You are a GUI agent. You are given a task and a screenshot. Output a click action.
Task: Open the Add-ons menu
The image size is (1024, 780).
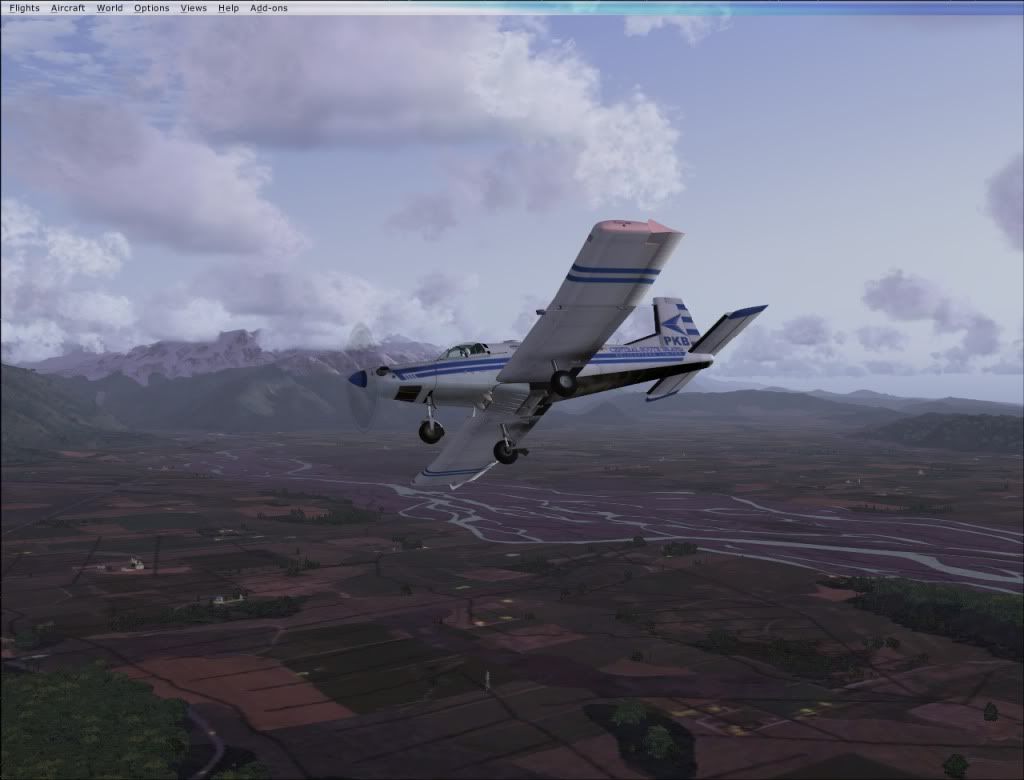click(269, 8)
